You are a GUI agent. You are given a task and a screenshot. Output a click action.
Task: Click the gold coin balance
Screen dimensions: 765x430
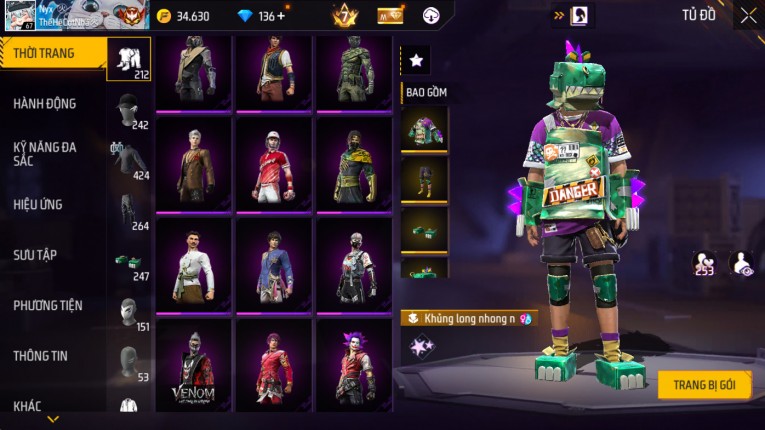coord(183,16)
